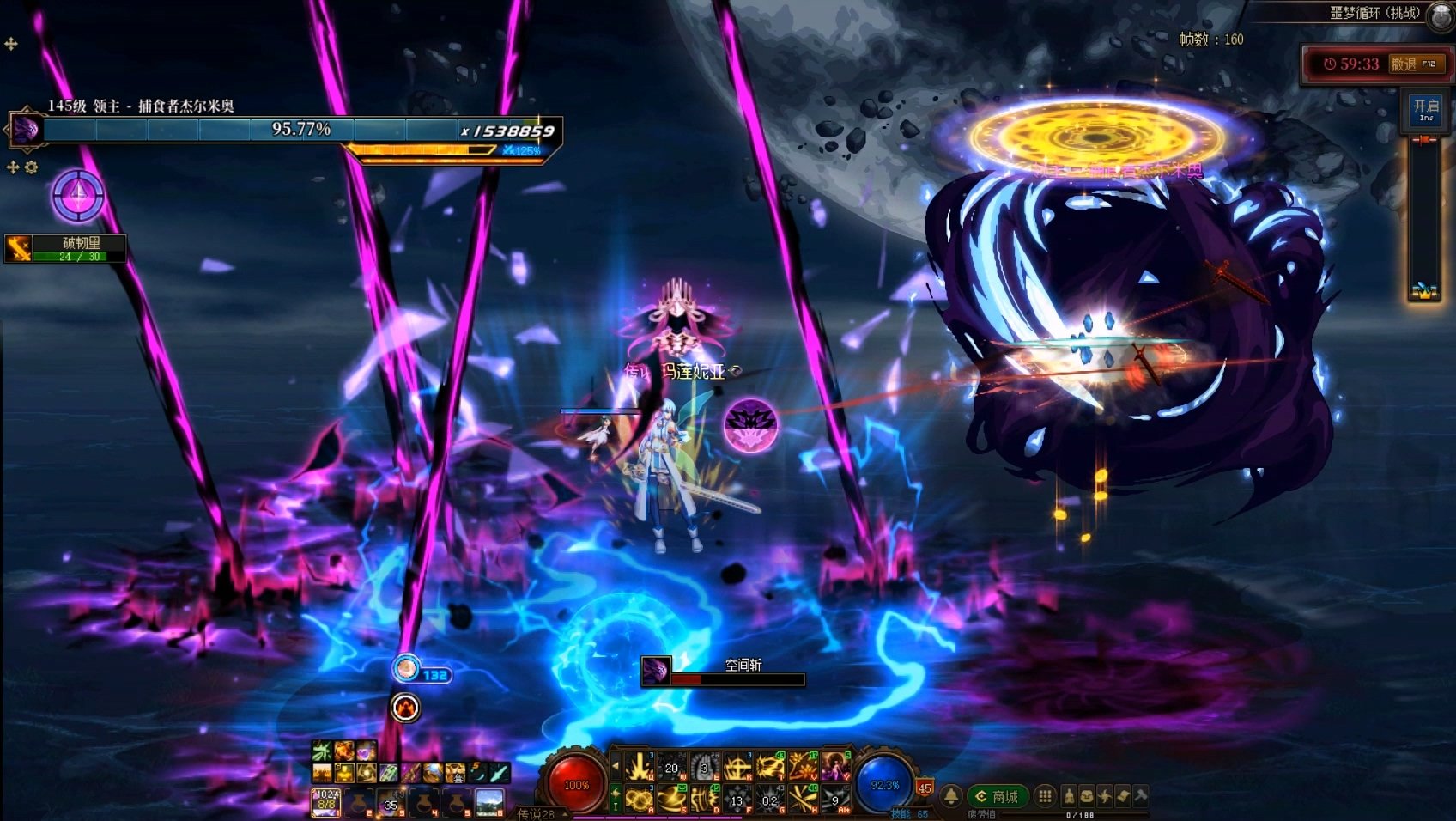Open the notification bell icon
The image size is (1456, 821).
(x=951, y=797)
